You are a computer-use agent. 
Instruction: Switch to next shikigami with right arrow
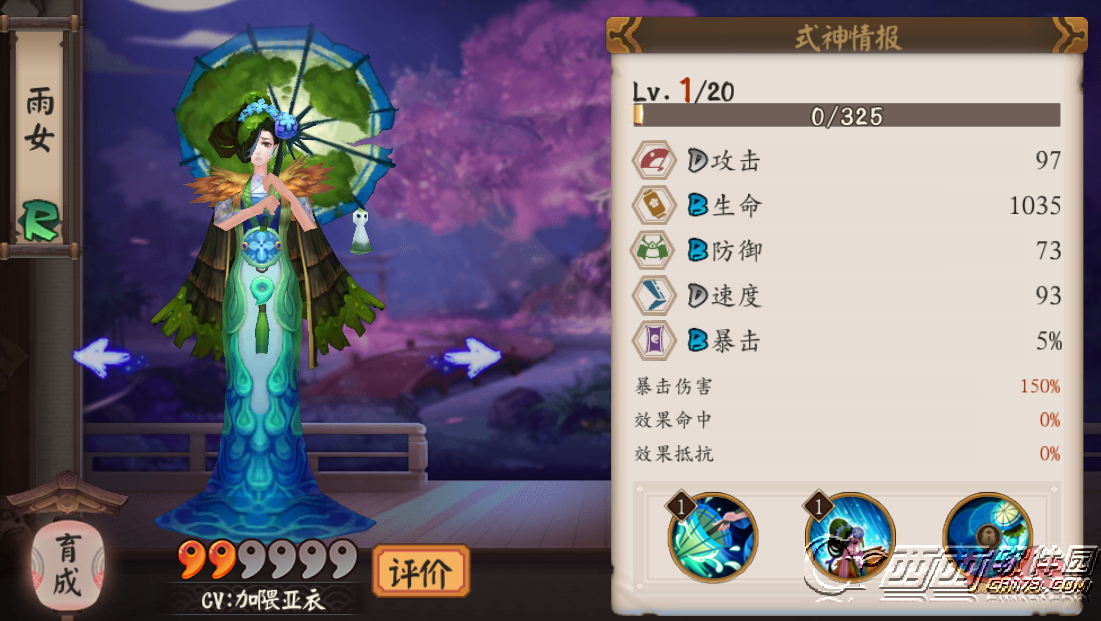pyautogui.click(x=468, y=357)
